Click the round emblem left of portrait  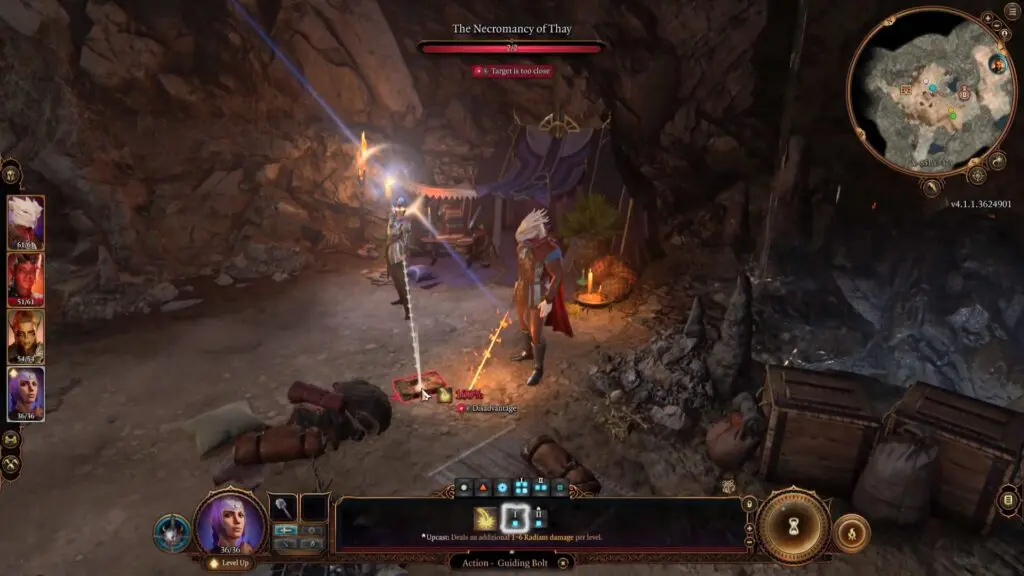(171, 533)
